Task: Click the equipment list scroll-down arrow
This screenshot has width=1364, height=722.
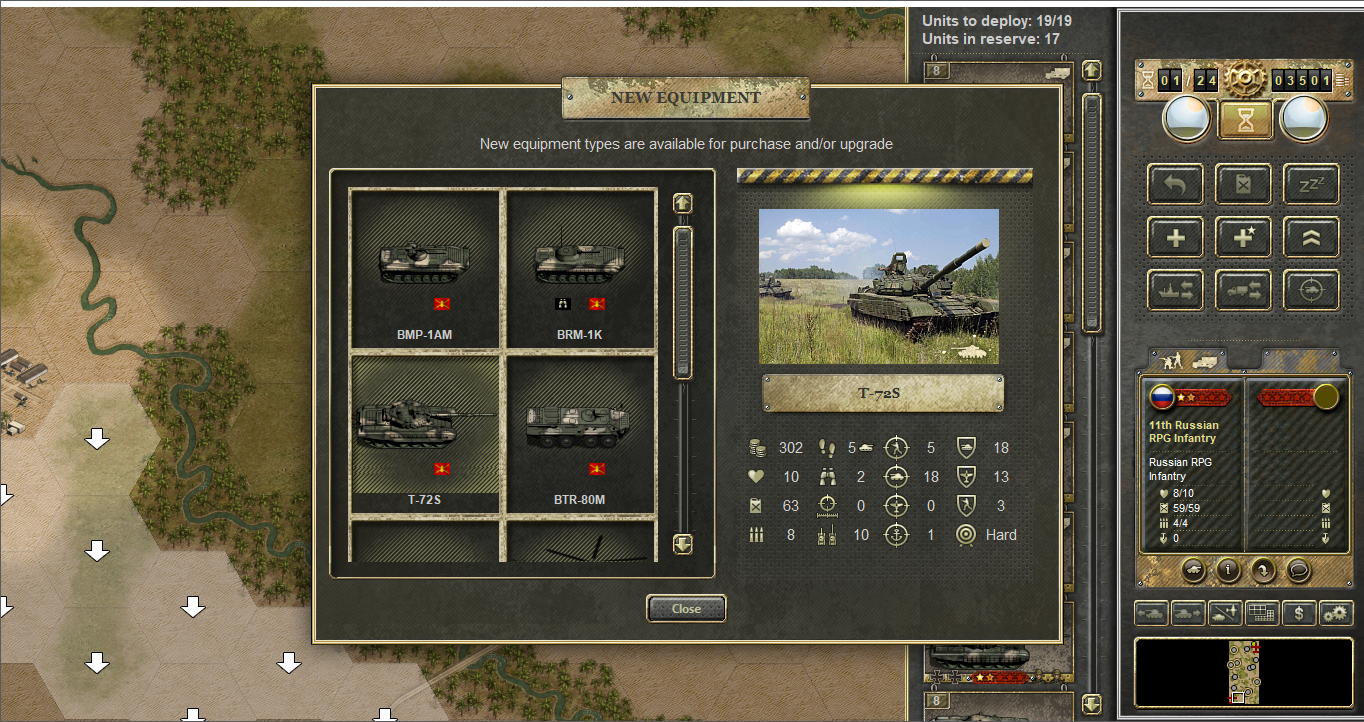Action: [x=683, y=544]
